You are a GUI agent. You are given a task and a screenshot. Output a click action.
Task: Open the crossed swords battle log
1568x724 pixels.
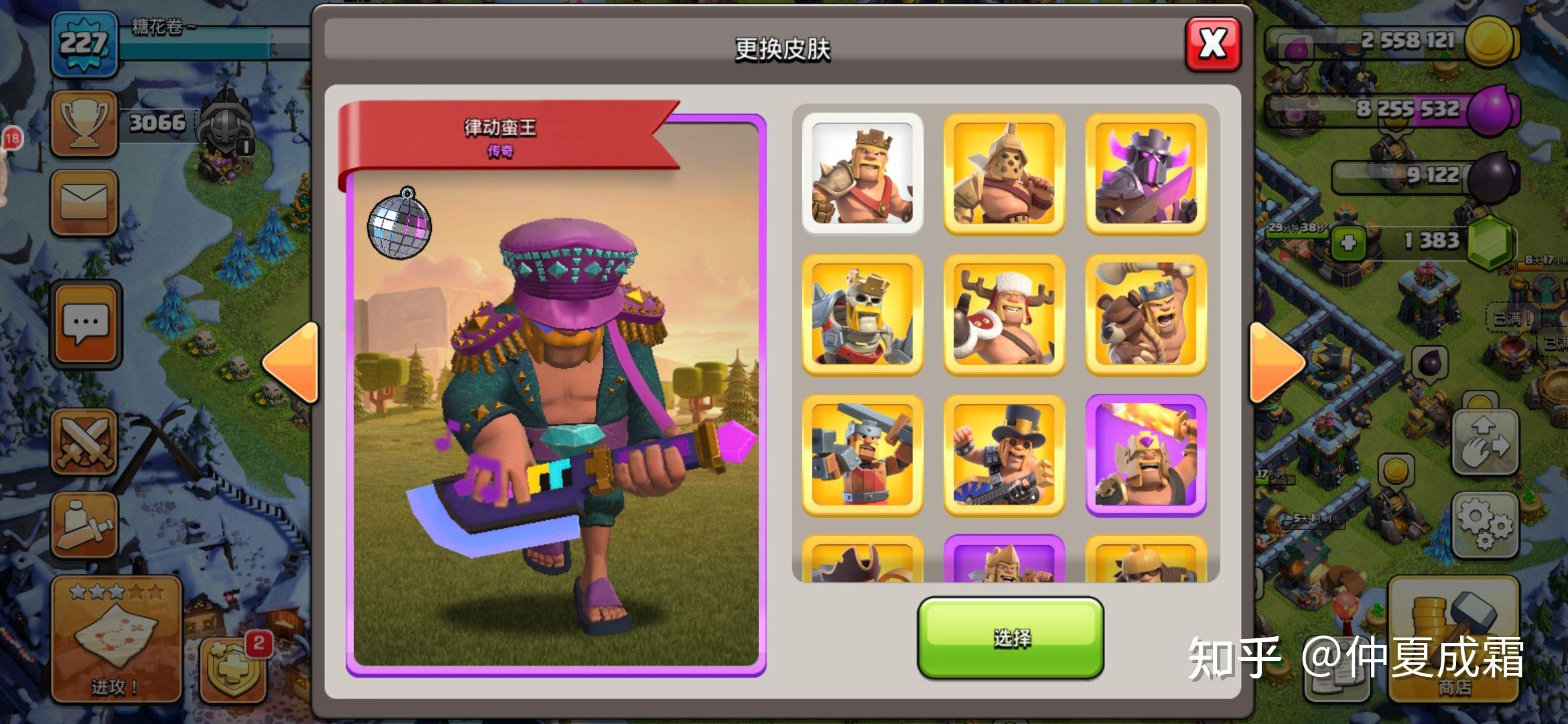coord(84,442)
